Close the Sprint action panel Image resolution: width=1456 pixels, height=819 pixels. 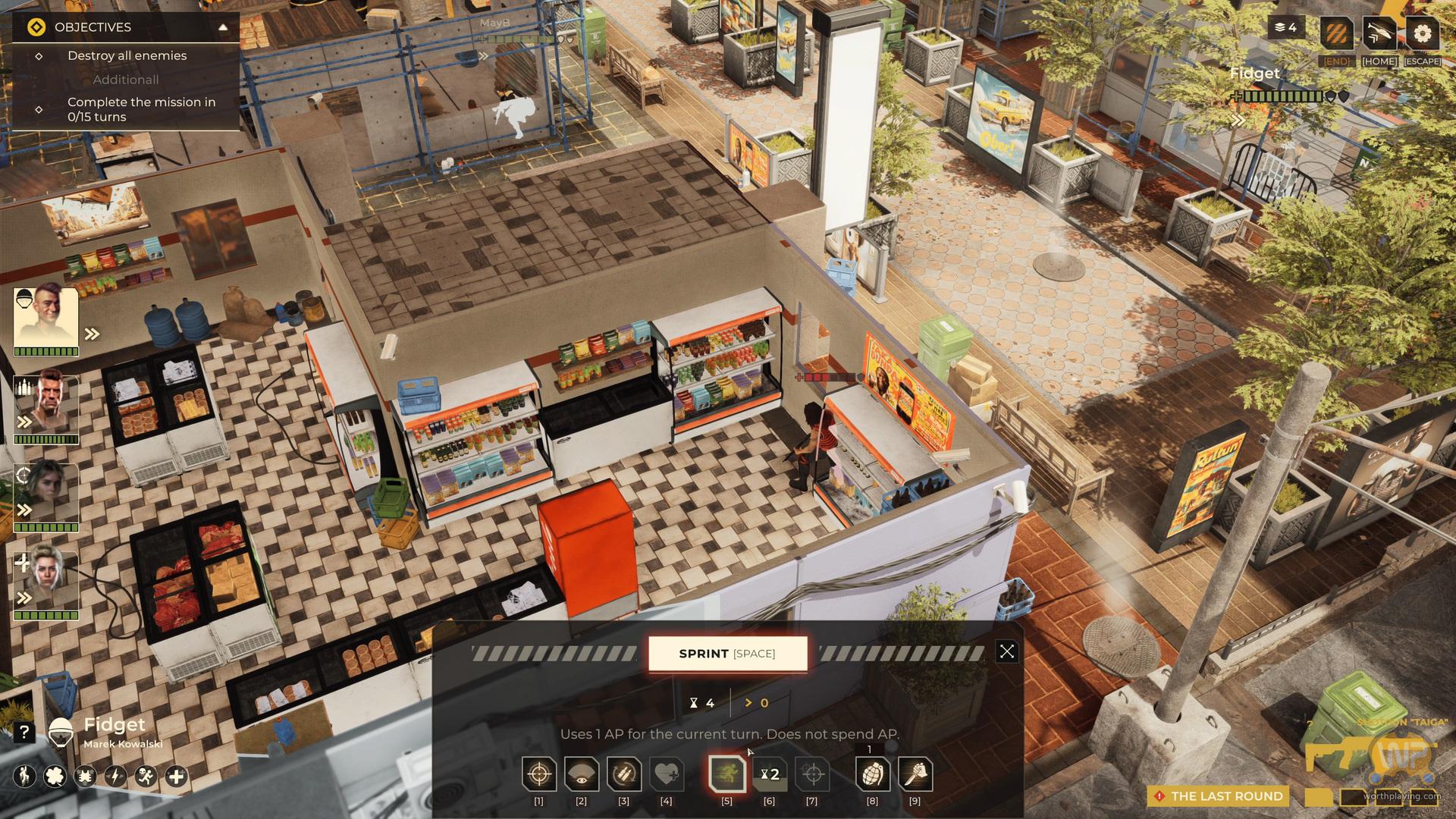1006,651
